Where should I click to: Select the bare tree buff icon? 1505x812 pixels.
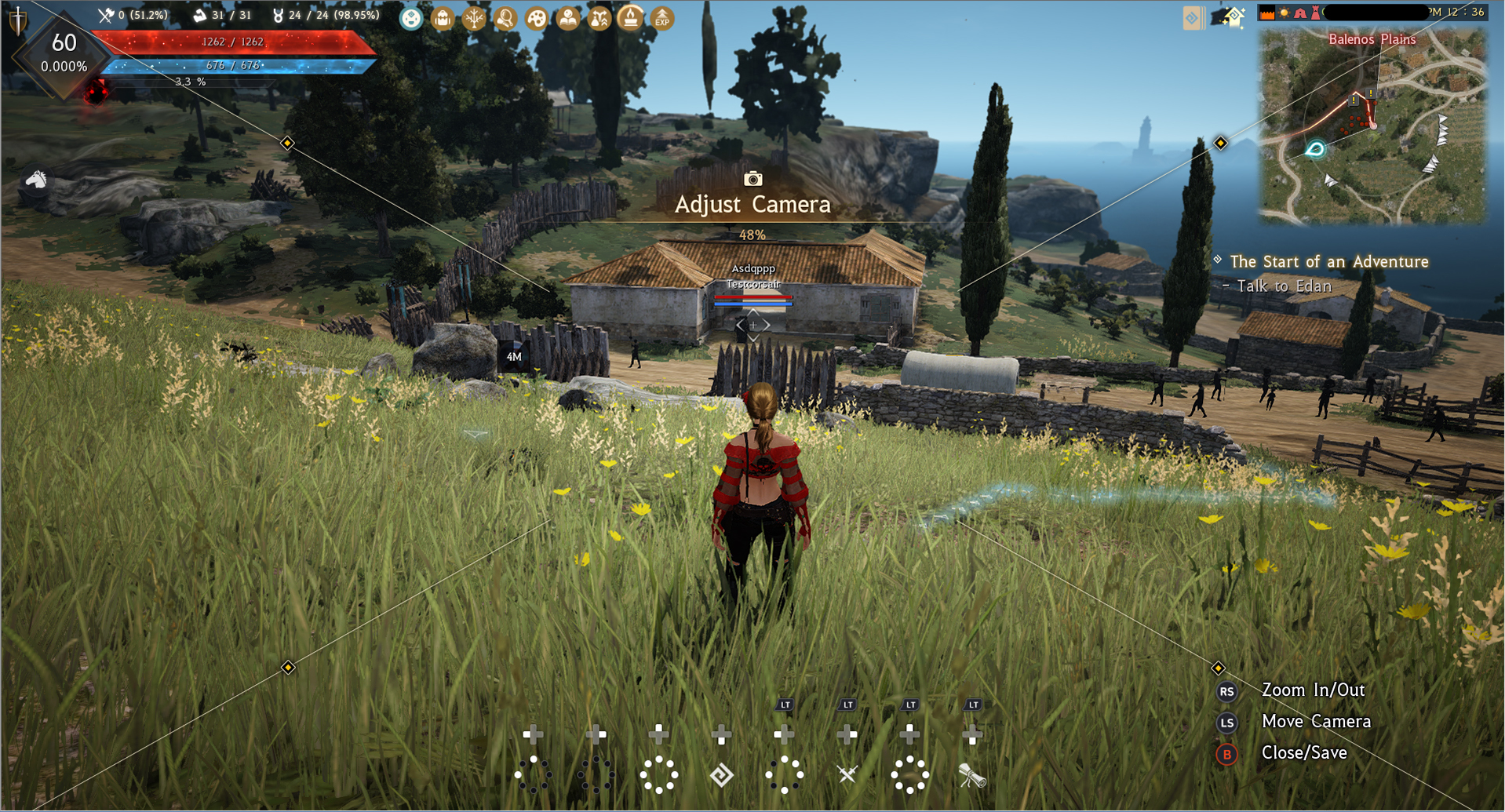coord(474,18)
